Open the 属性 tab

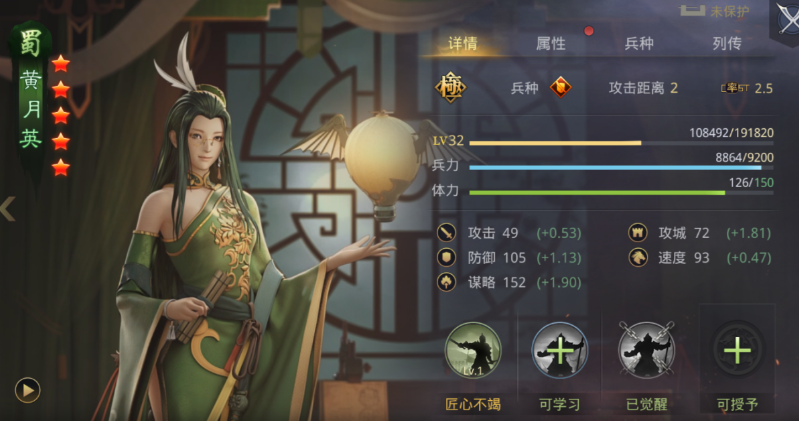(551, 44)
